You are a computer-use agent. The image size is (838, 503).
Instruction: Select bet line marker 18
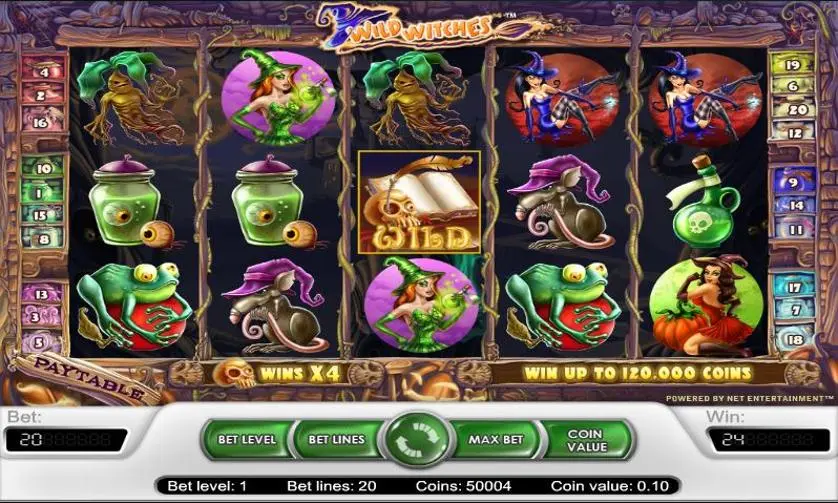(x=794, y=339)
